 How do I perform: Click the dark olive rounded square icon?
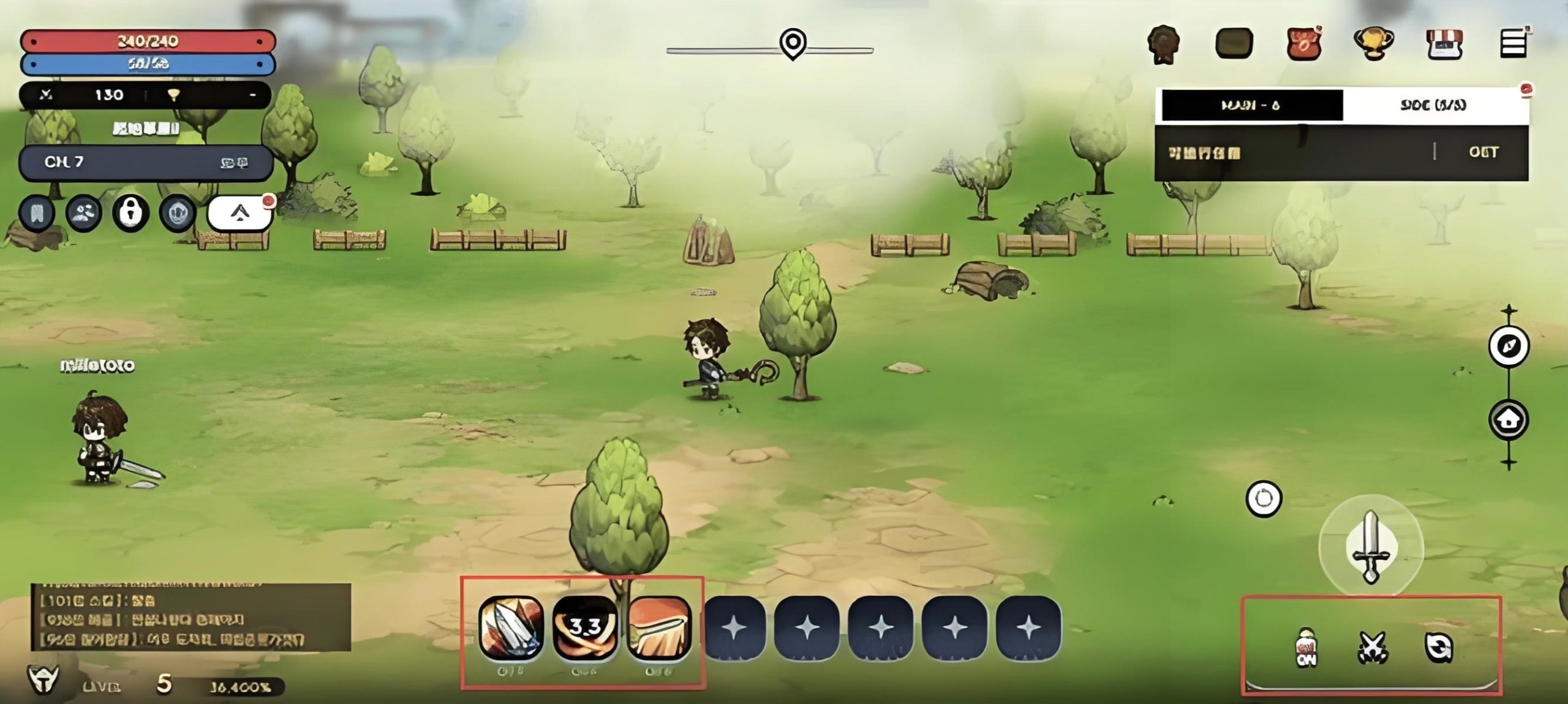tap(1234, 43)
